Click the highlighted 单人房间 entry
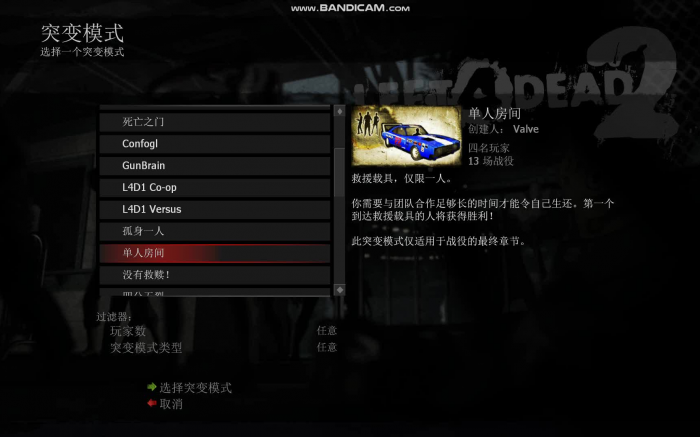Image resolution: width=700 pixels, height=437 pixels. point(214,253)
